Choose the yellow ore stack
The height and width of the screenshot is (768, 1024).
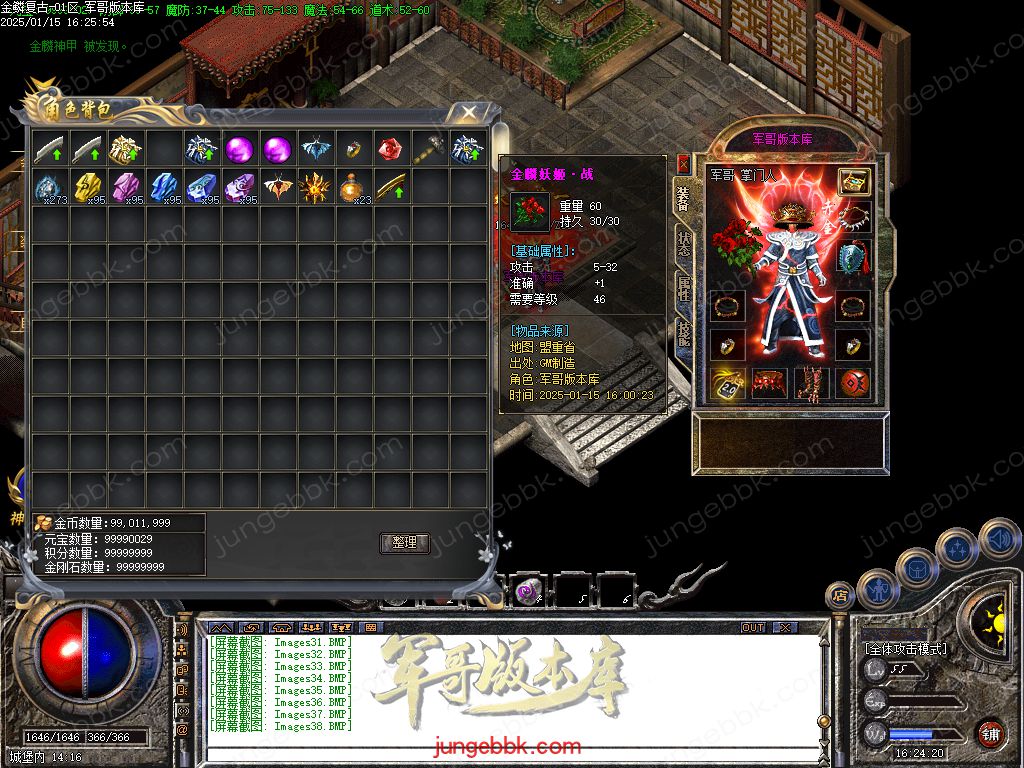pyautogui.click(x=88, y=187)
